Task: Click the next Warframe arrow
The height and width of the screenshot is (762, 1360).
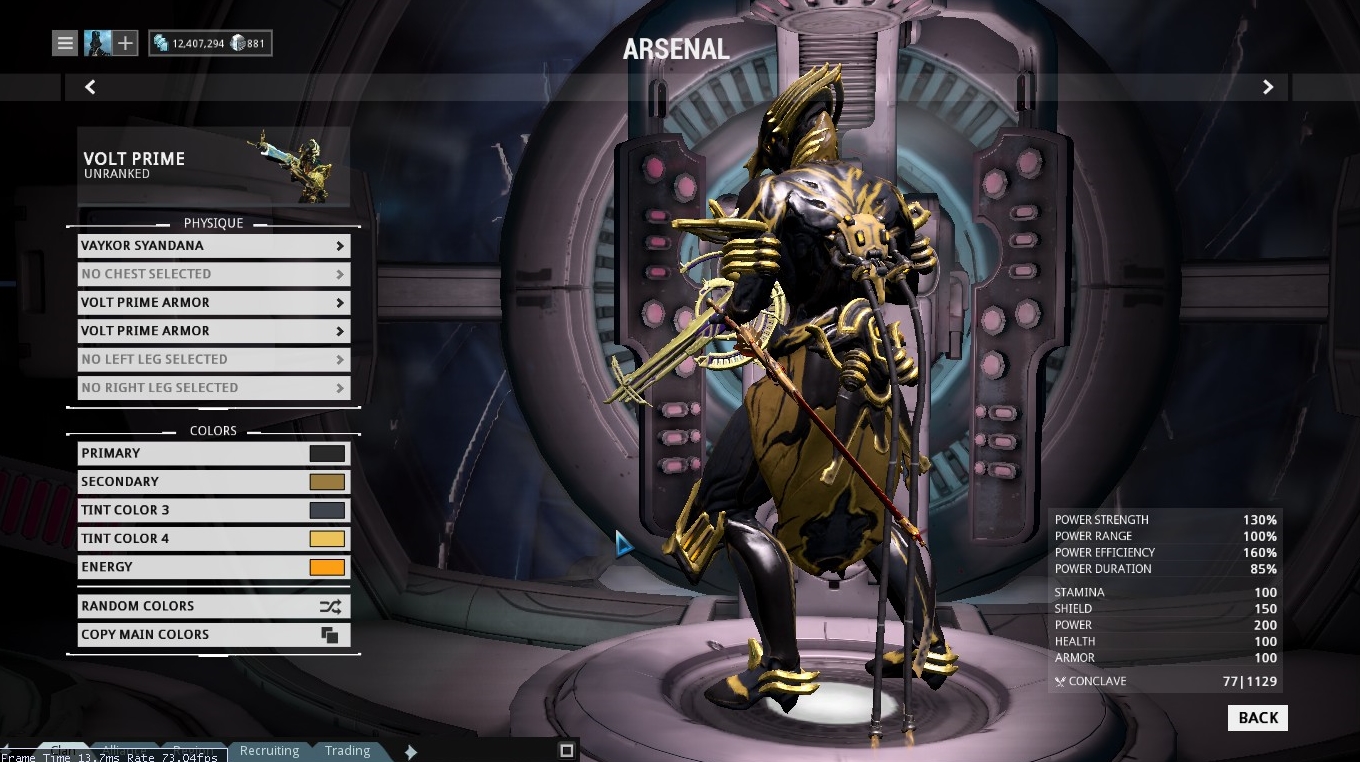Action: tap(1267, 87)
